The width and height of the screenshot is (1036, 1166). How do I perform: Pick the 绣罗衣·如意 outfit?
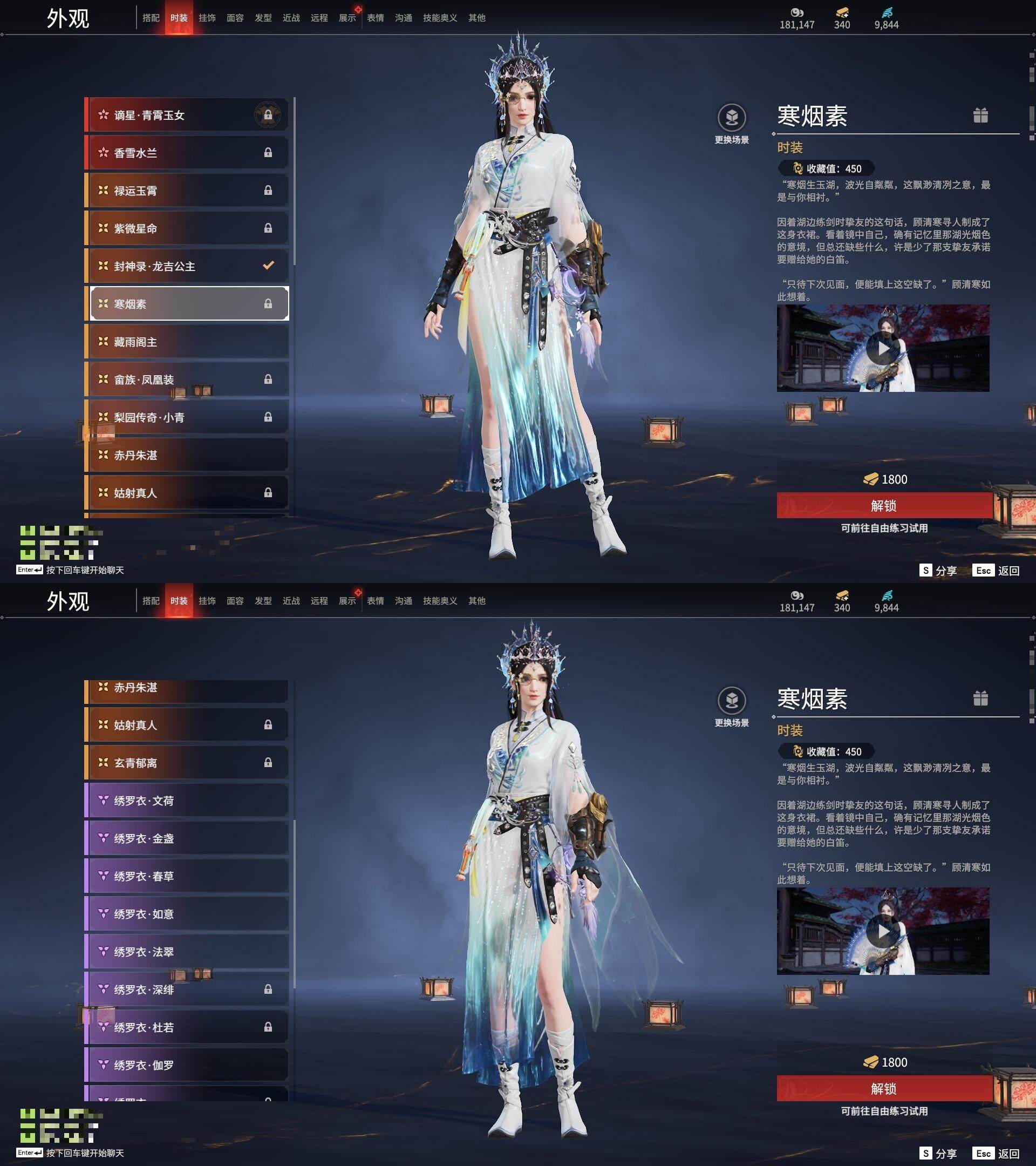[187, 914]
